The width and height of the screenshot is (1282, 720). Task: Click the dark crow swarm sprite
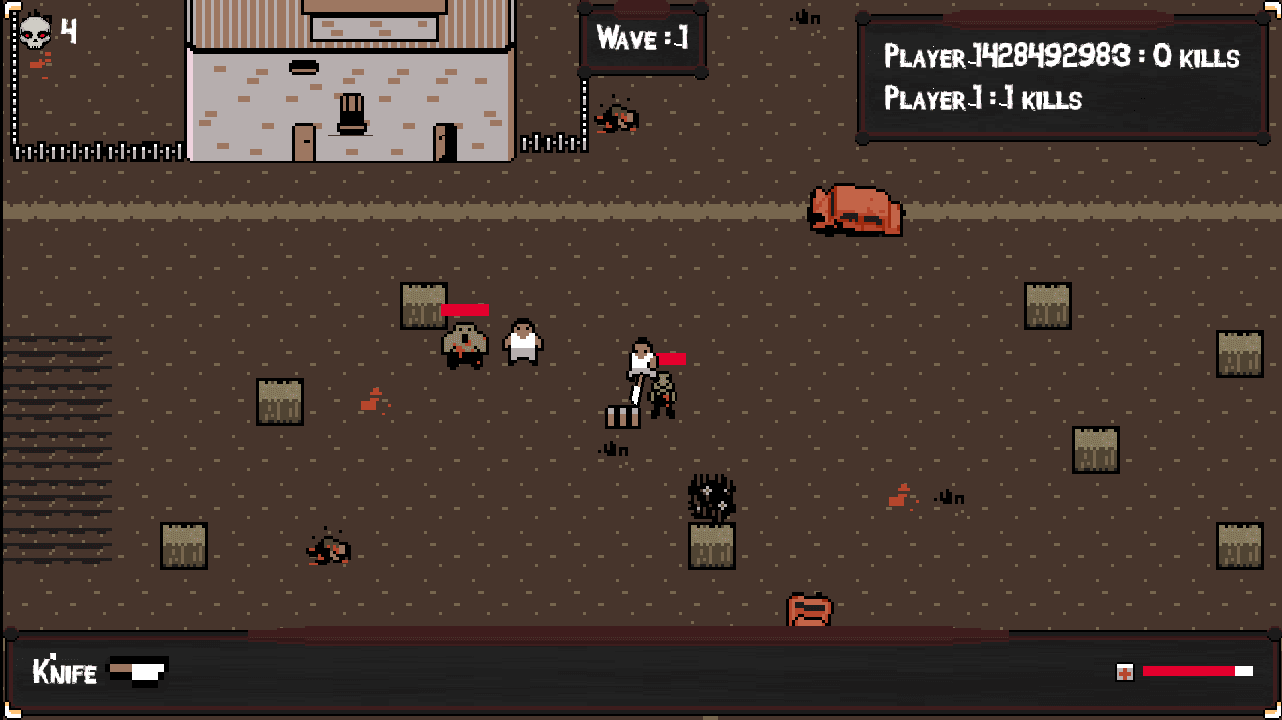click(711, 497)
